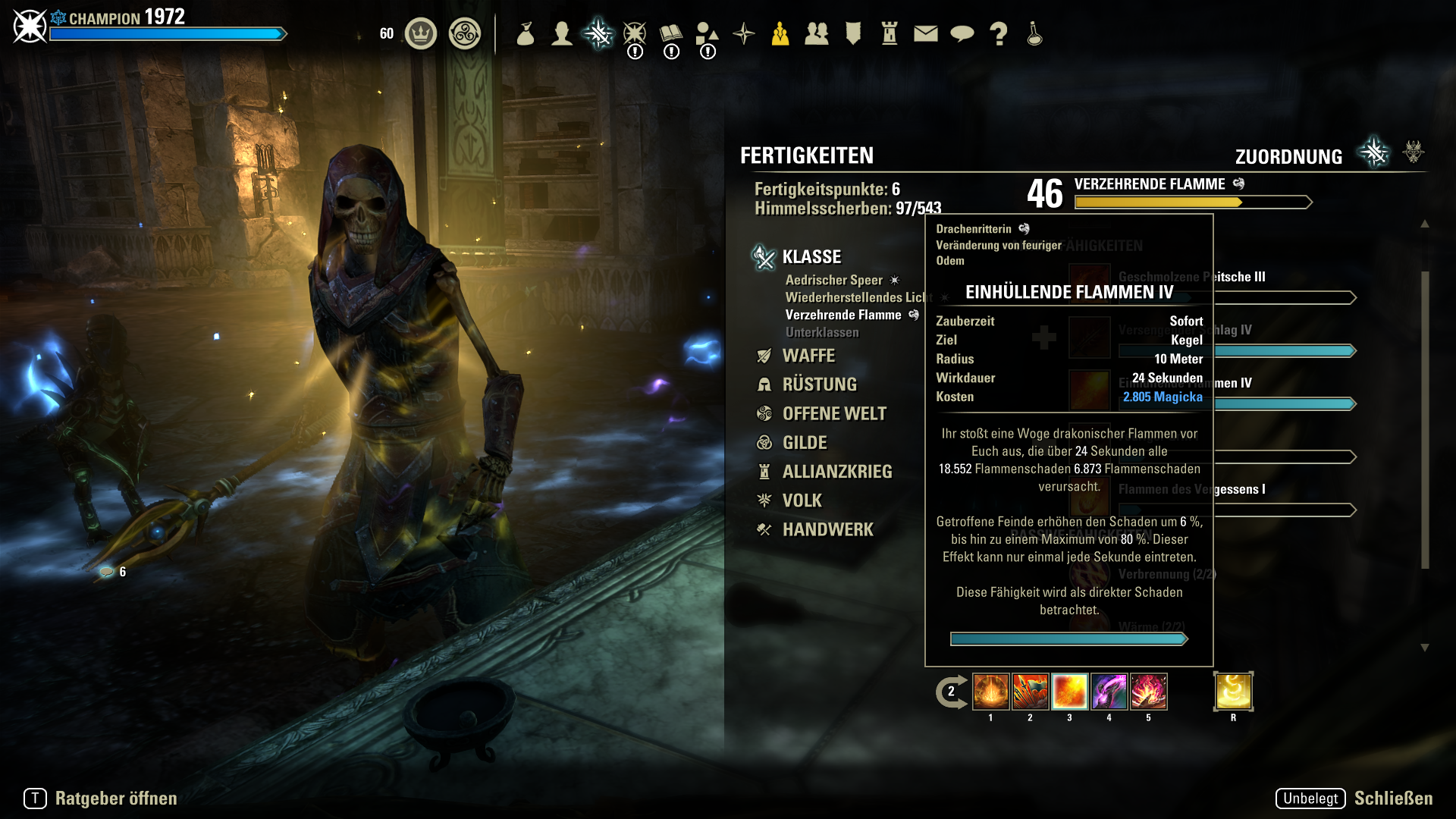The image size is (1456, 819).
Task: Open the GILDE skill category
Action: (x=805, y=442)
